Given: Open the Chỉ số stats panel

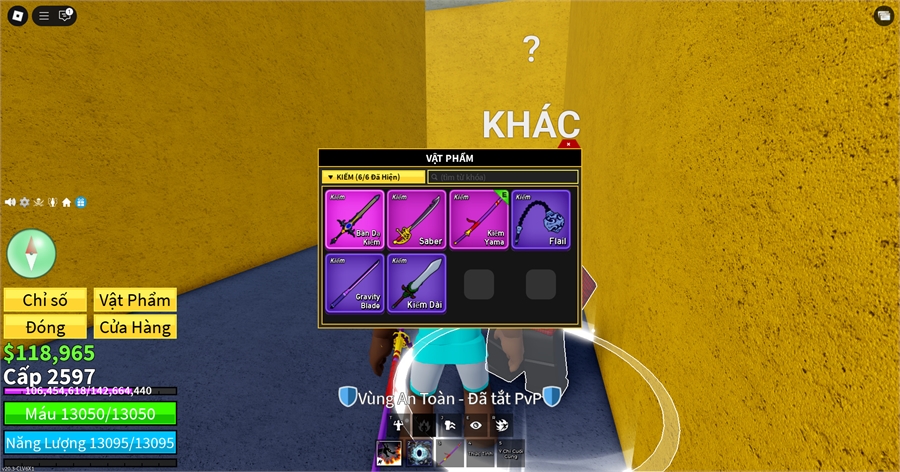Looking at the screenshot, I should tap(45, 300).
